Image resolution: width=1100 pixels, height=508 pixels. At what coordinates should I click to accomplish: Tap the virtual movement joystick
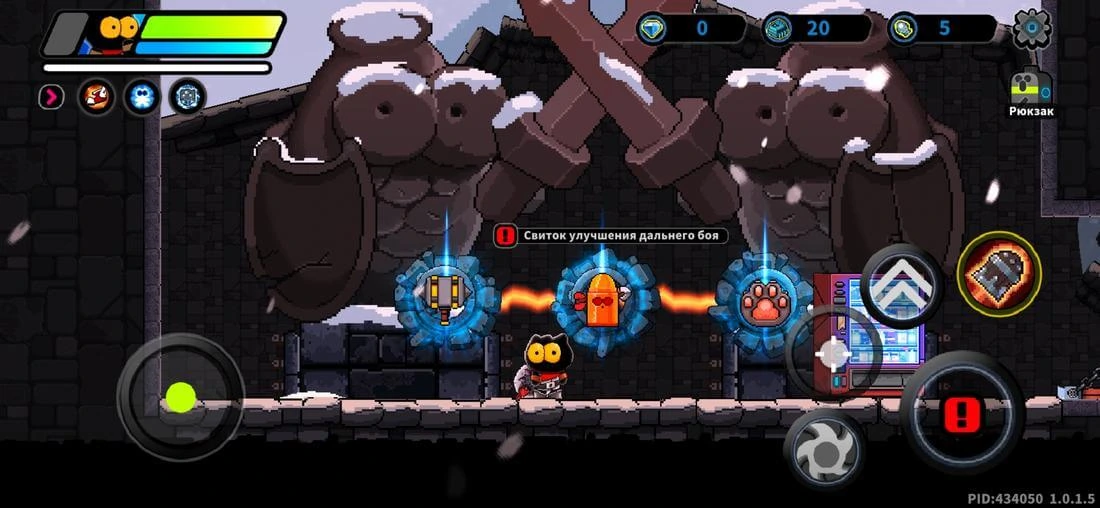pos(180,397)
